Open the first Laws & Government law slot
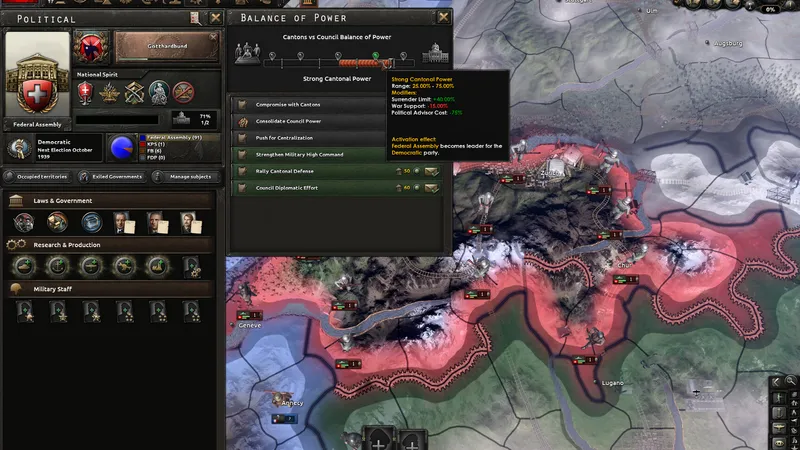 tap(24, 222)
